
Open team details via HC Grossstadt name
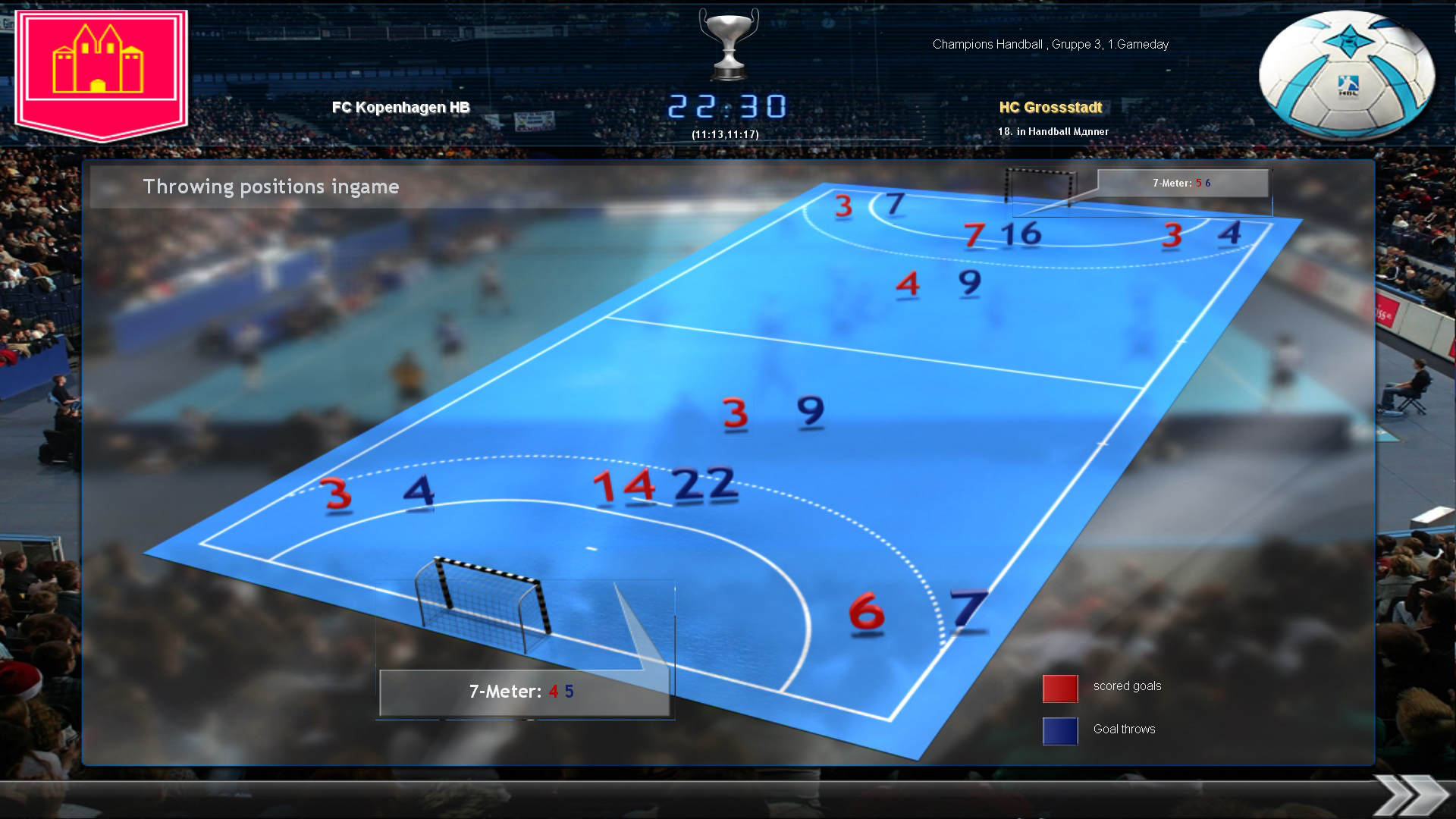[1050, 108]
